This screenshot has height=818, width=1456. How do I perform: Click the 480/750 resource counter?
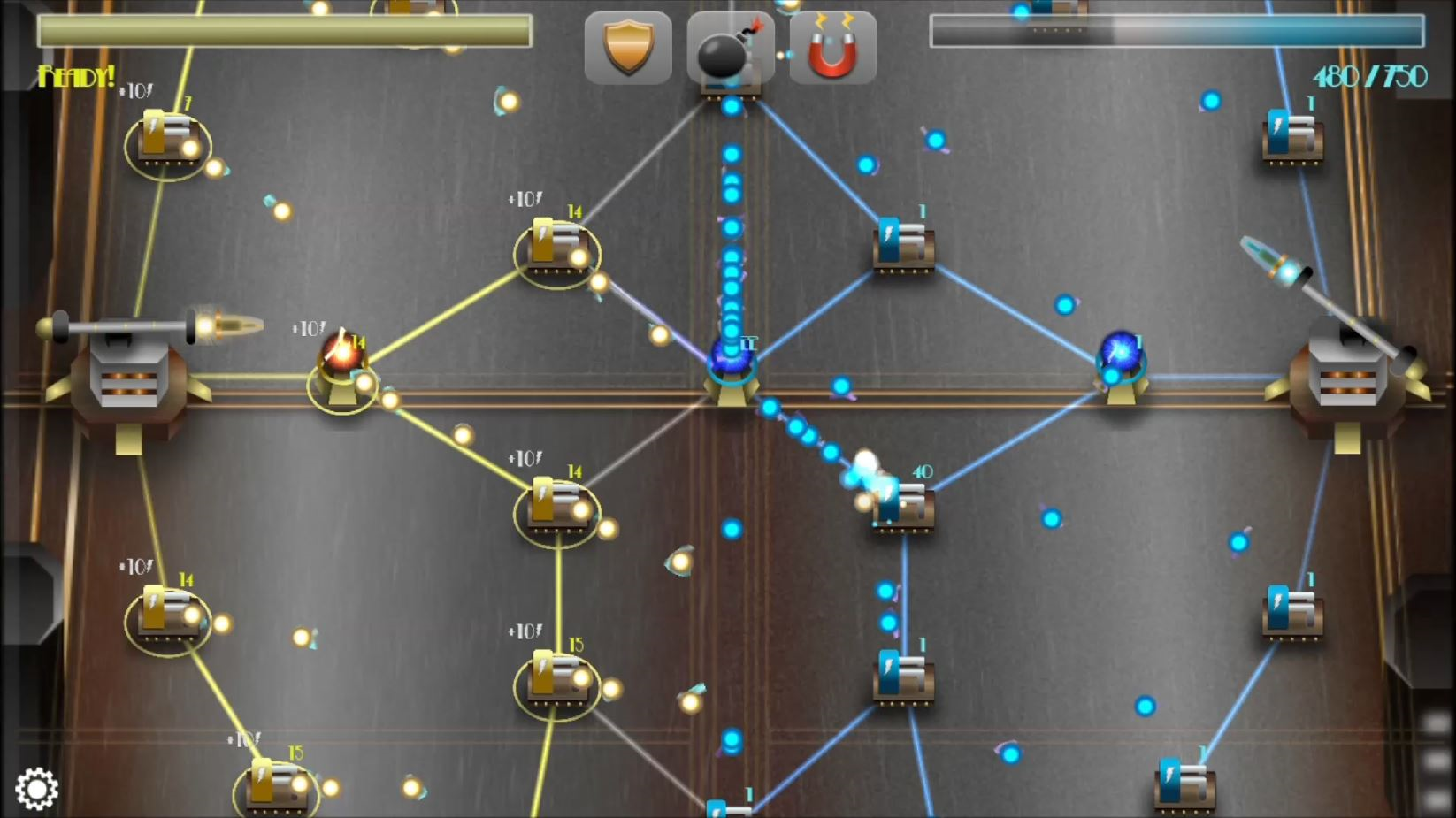[1368, 76]
